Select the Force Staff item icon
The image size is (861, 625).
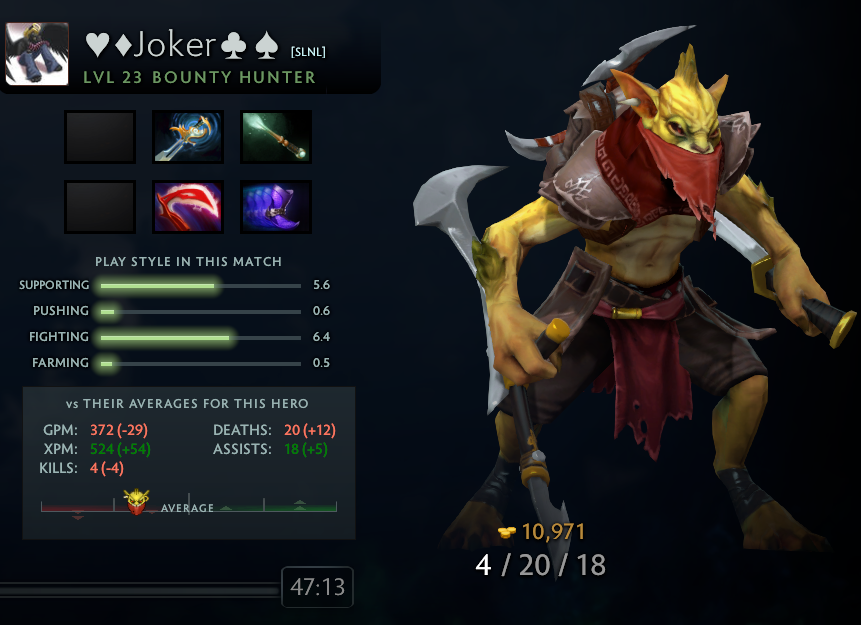[276, 137]
